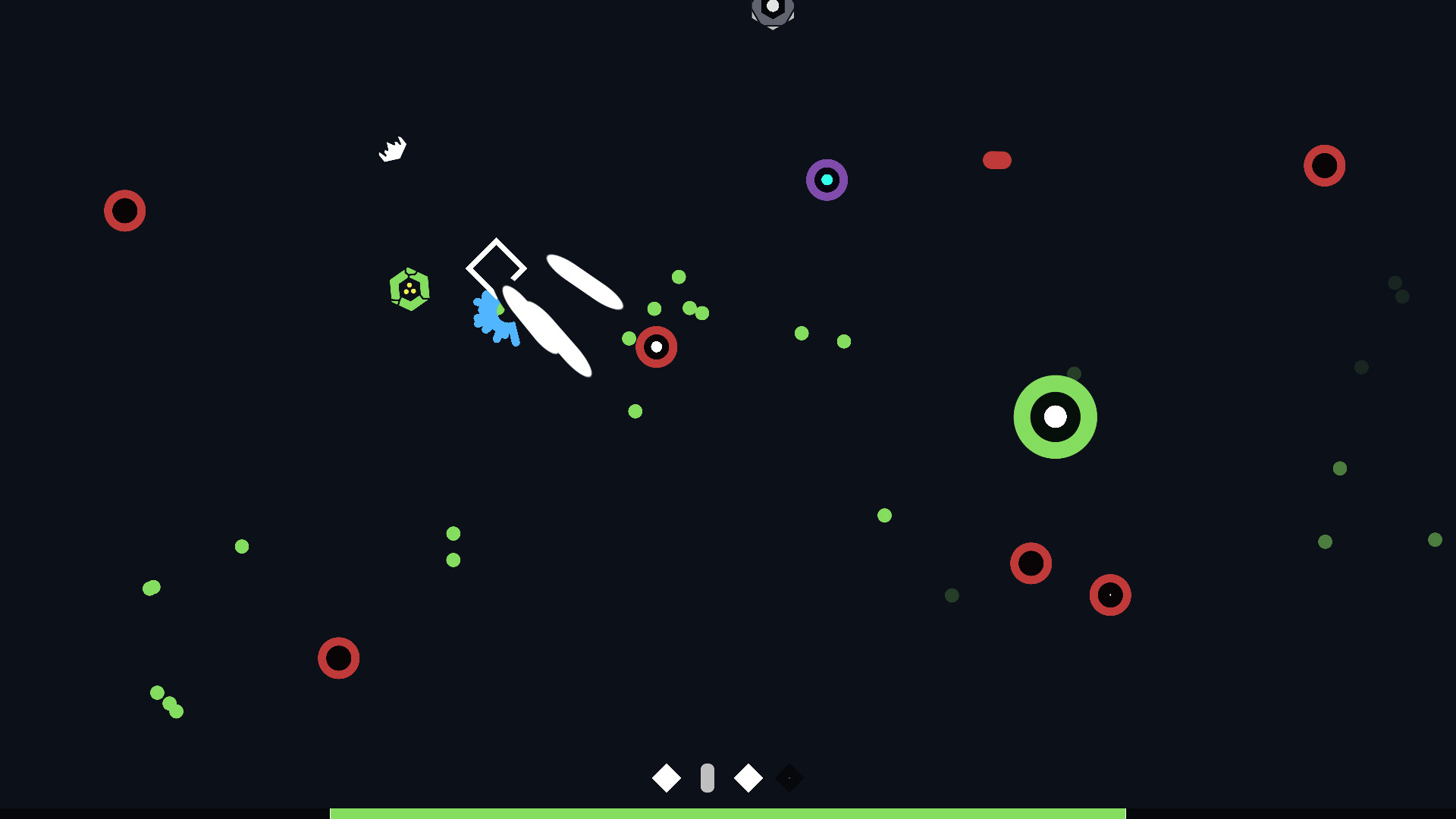This screenshot has width=1456, height=819.
Task: Toggle the red ring with white center
Action: coord(656,347)
